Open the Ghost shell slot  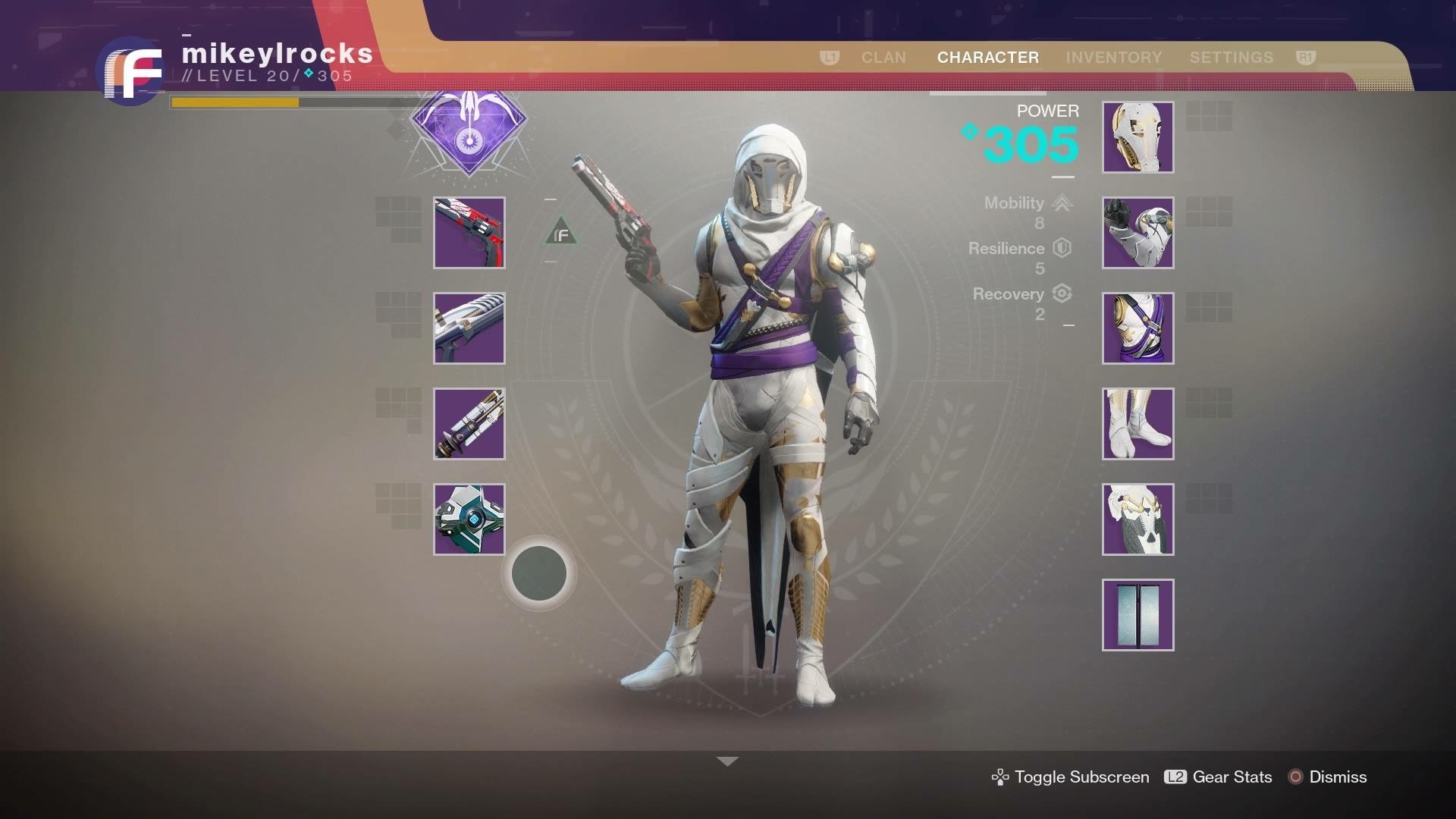point(469,519)
